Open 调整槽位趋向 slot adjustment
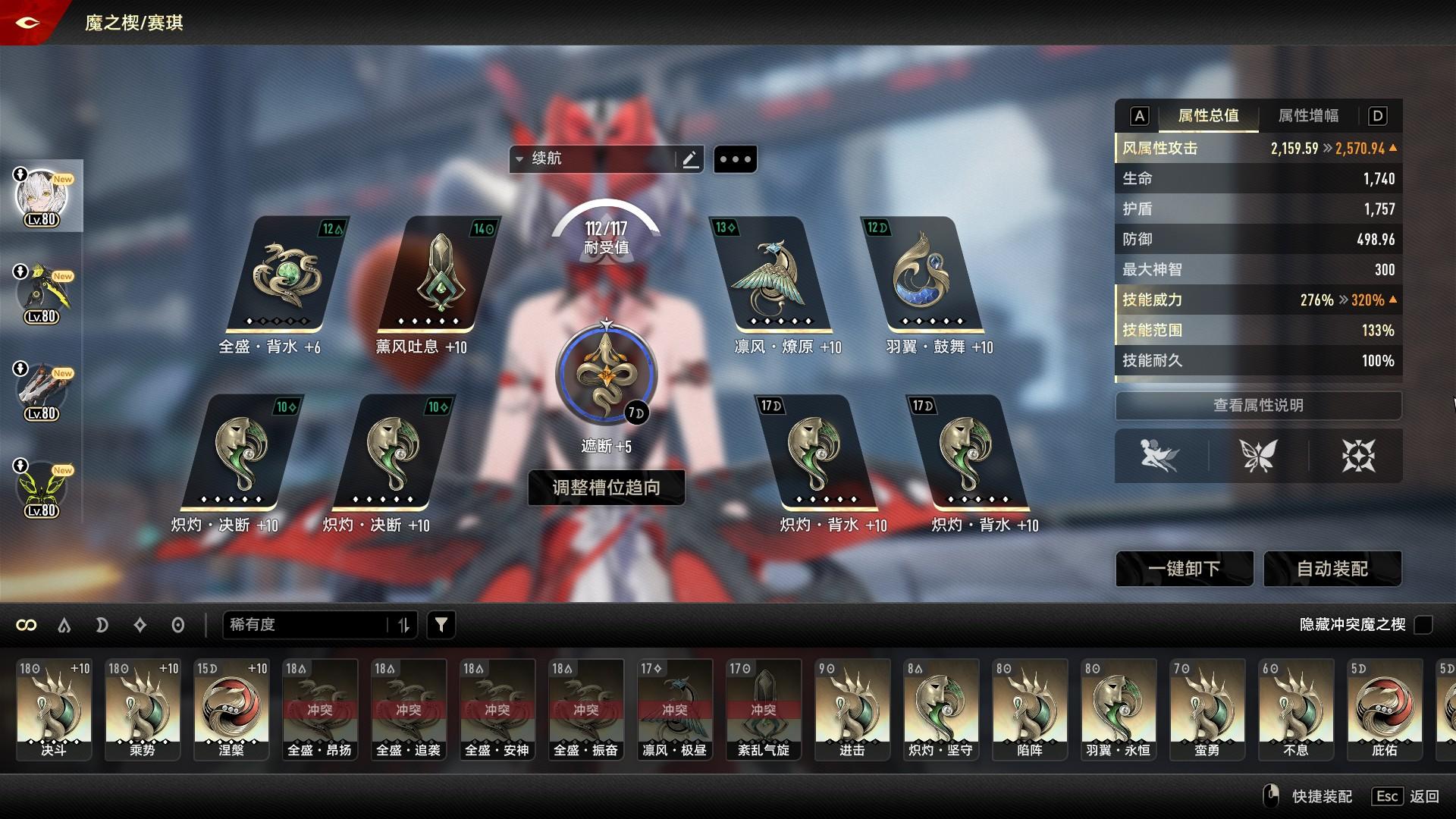The height and width of the screenshot is (819, 1456). point(606,488)
